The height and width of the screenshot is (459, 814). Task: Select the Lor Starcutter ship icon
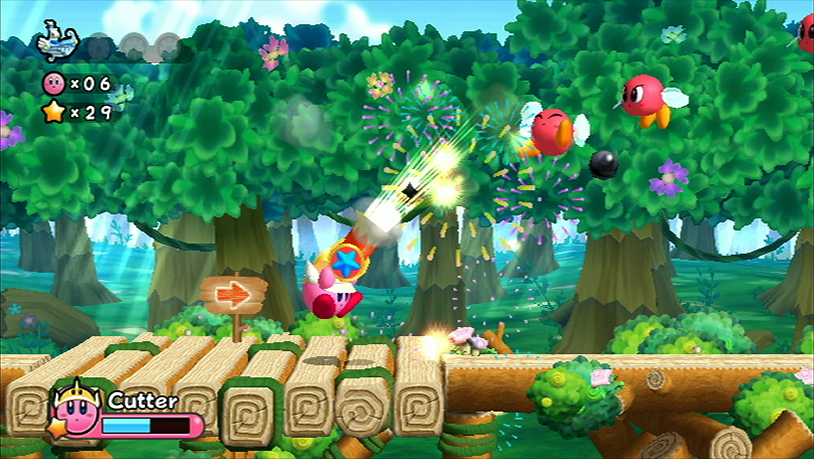(x=57, y=44)
